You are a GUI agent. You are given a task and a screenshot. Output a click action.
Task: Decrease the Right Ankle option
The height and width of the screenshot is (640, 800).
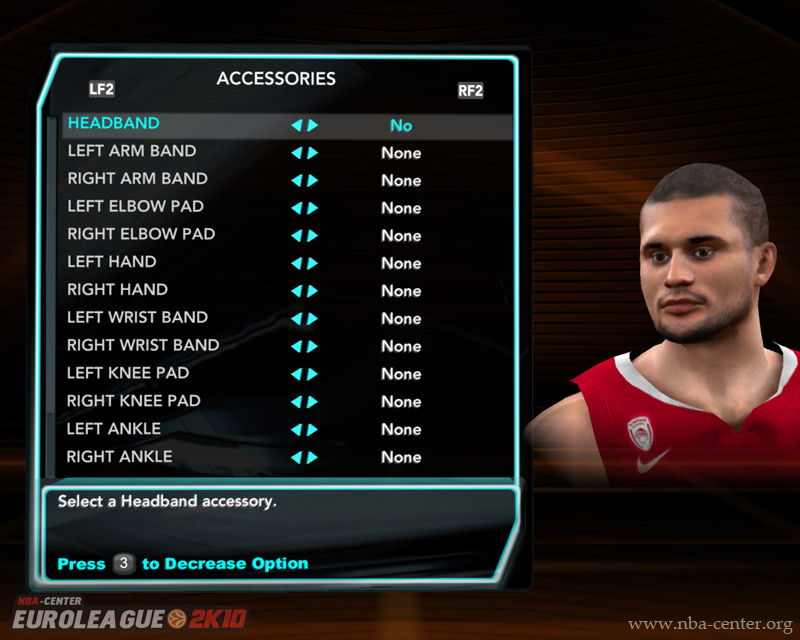coord(296,457)
